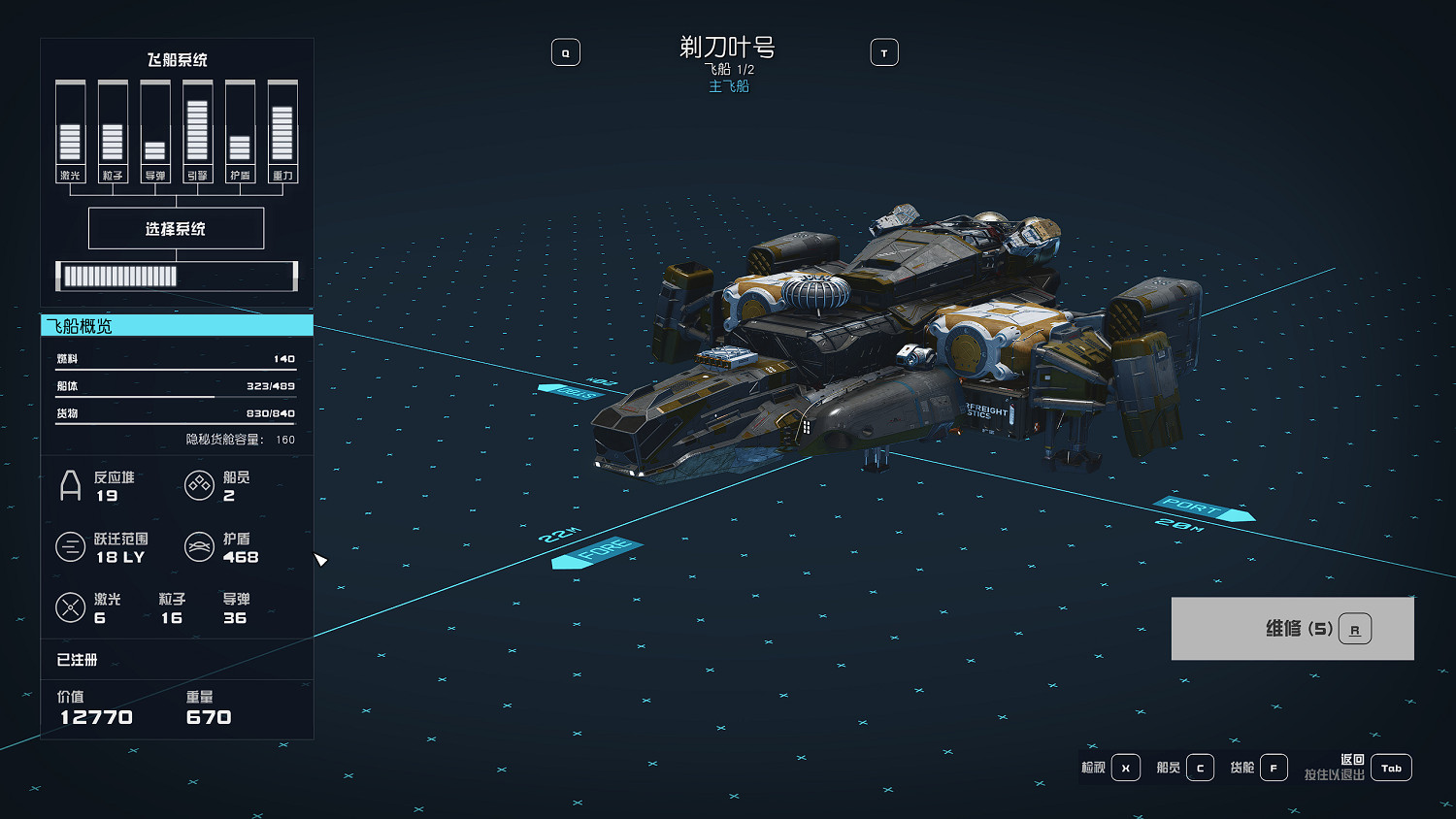
Task: Click the 返回 Tab exit control
Action: (x=1391, y=768)
